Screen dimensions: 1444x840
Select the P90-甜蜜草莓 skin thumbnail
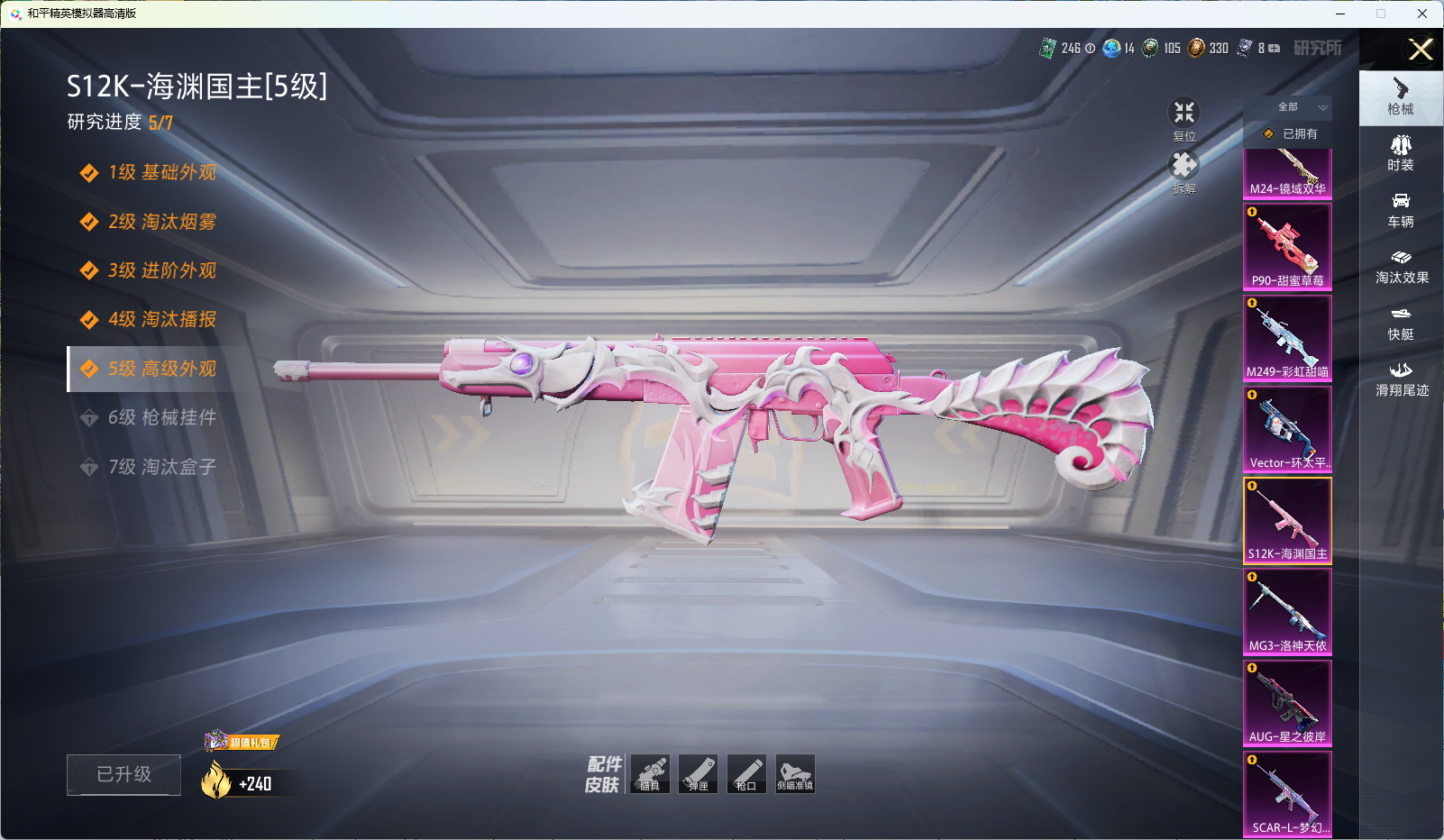[x=1287, y=246]
